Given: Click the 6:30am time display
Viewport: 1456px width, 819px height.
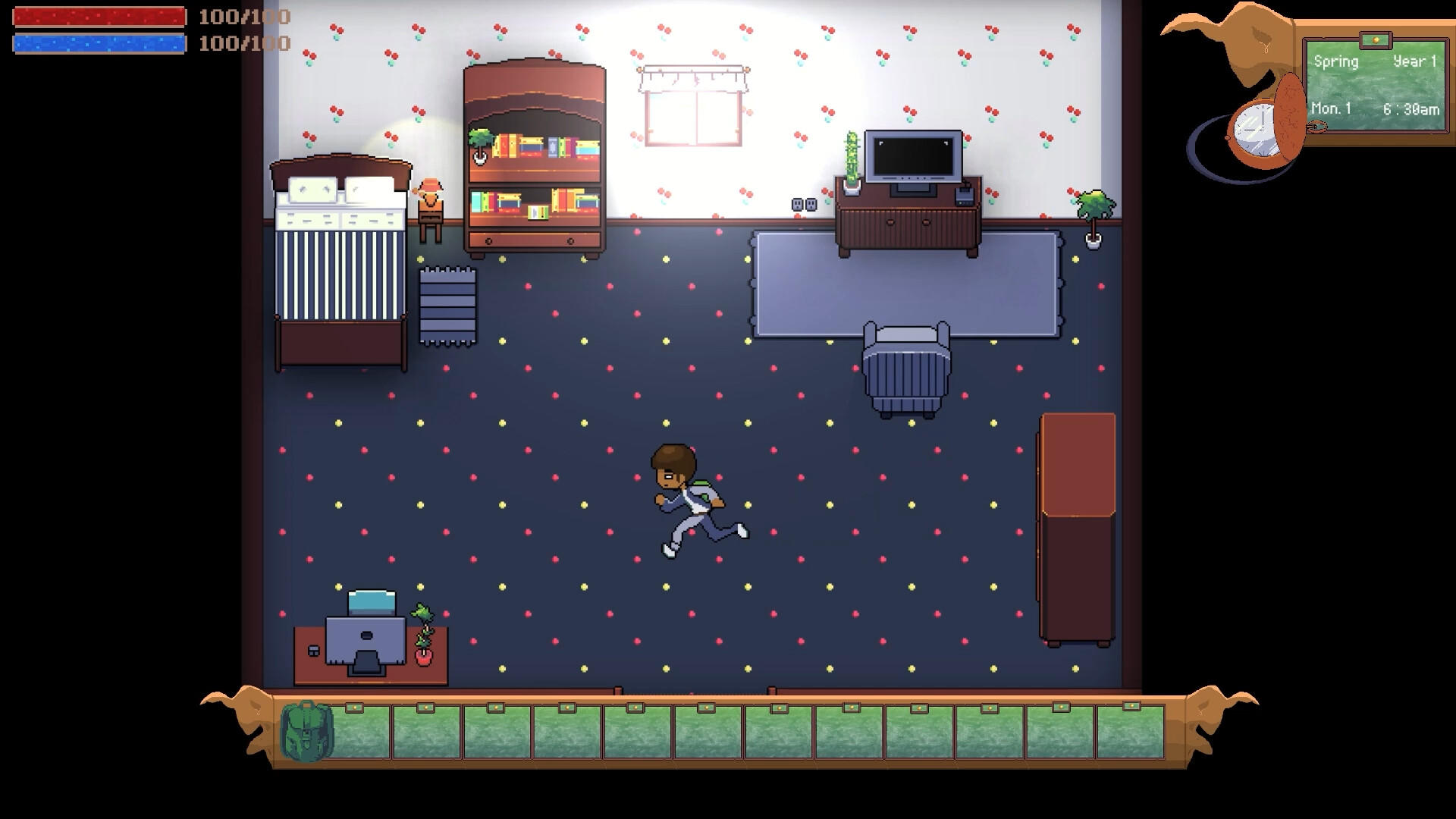Looking at the screenshot, I should point(1412,108).
